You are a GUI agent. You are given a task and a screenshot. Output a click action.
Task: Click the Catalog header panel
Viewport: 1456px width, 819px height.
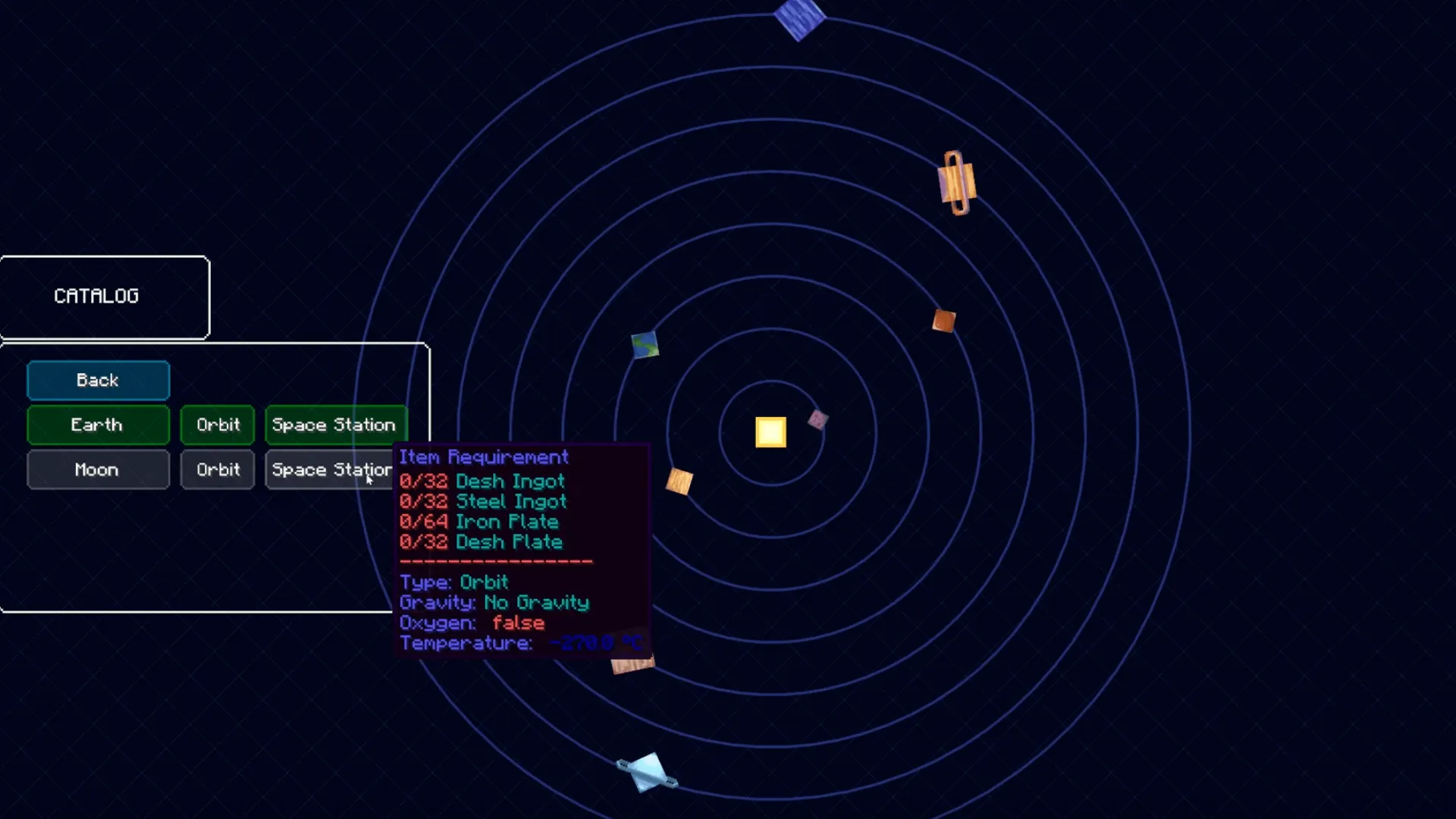[97, 297]
